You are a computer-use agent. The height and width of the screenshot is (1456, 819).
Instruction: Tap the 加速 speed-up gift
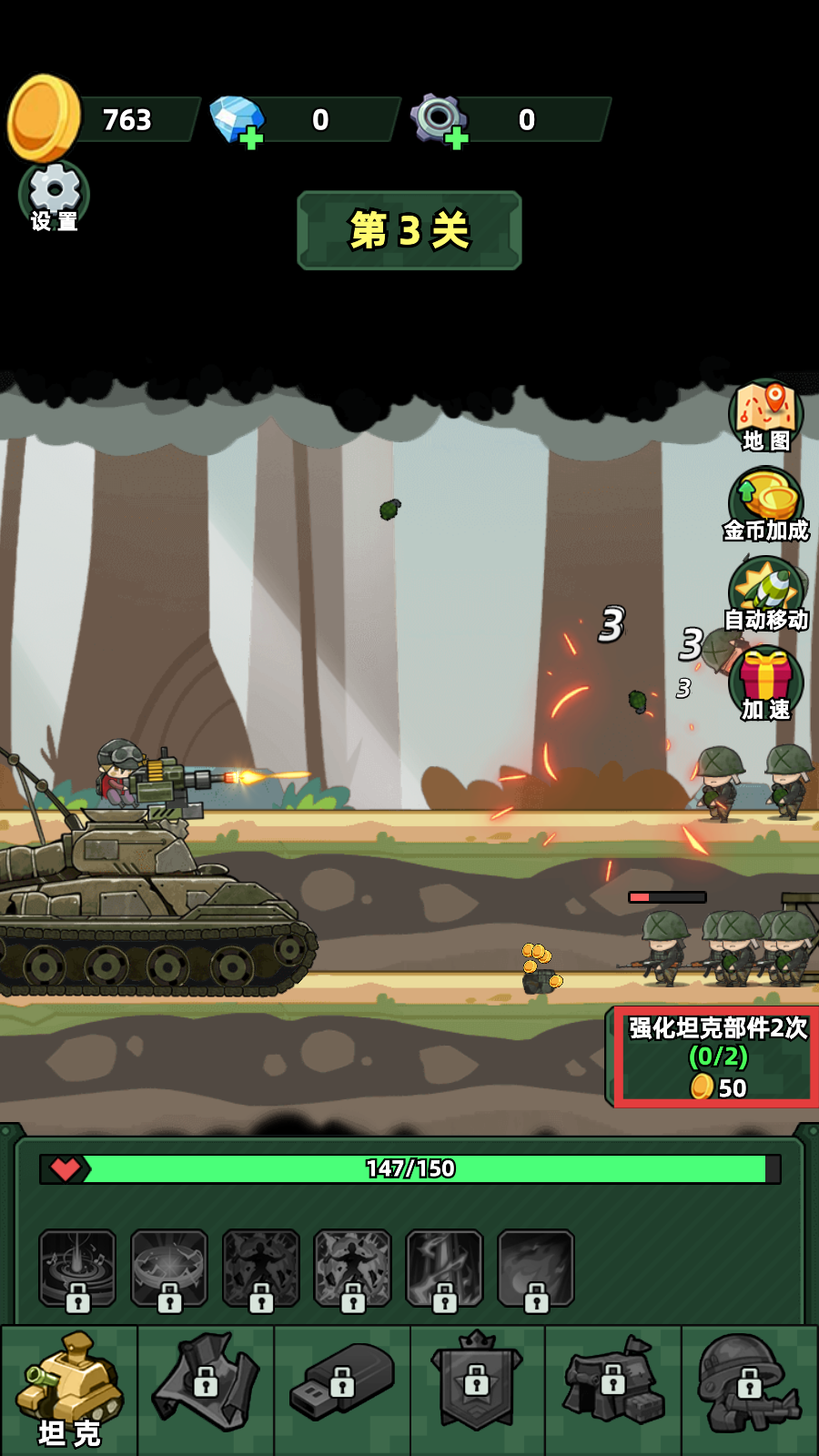tap(765, 682)
